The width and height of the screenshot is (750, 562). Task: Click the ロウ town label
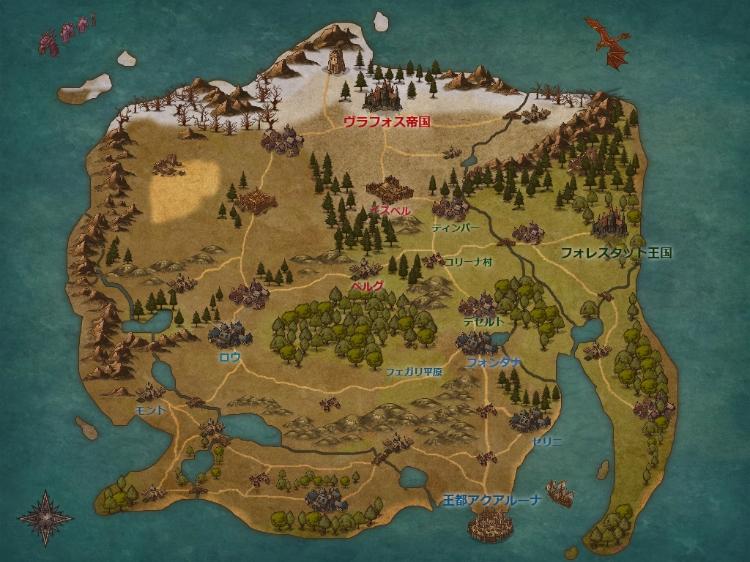(x=230, y=356)
